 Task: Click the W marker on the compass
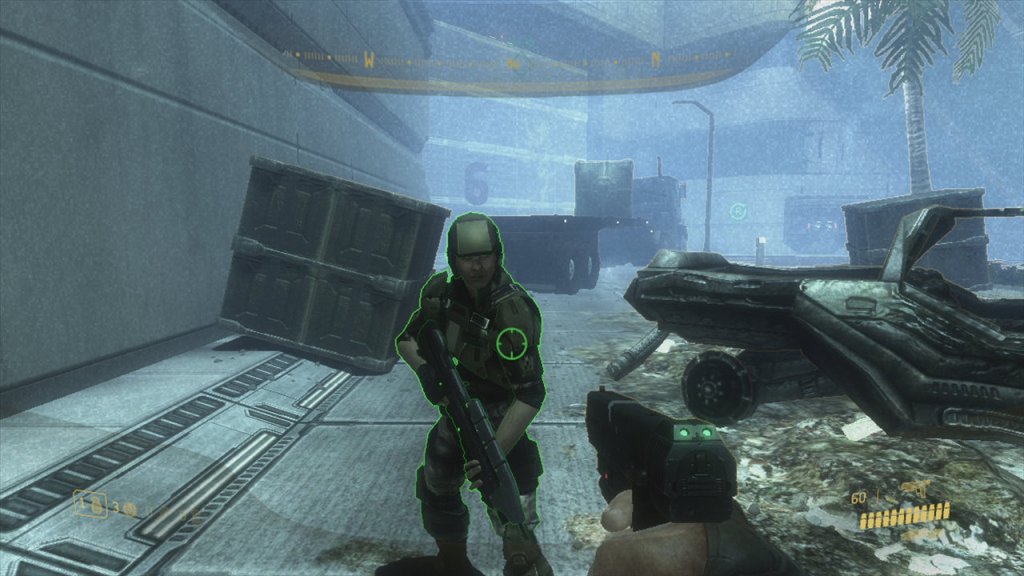(x=369, y=60)
